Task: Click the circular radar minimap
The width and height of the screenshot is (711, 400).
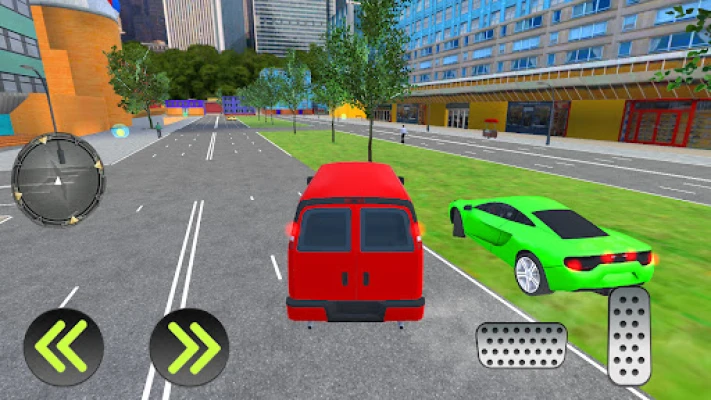Action: click(58, 179)
